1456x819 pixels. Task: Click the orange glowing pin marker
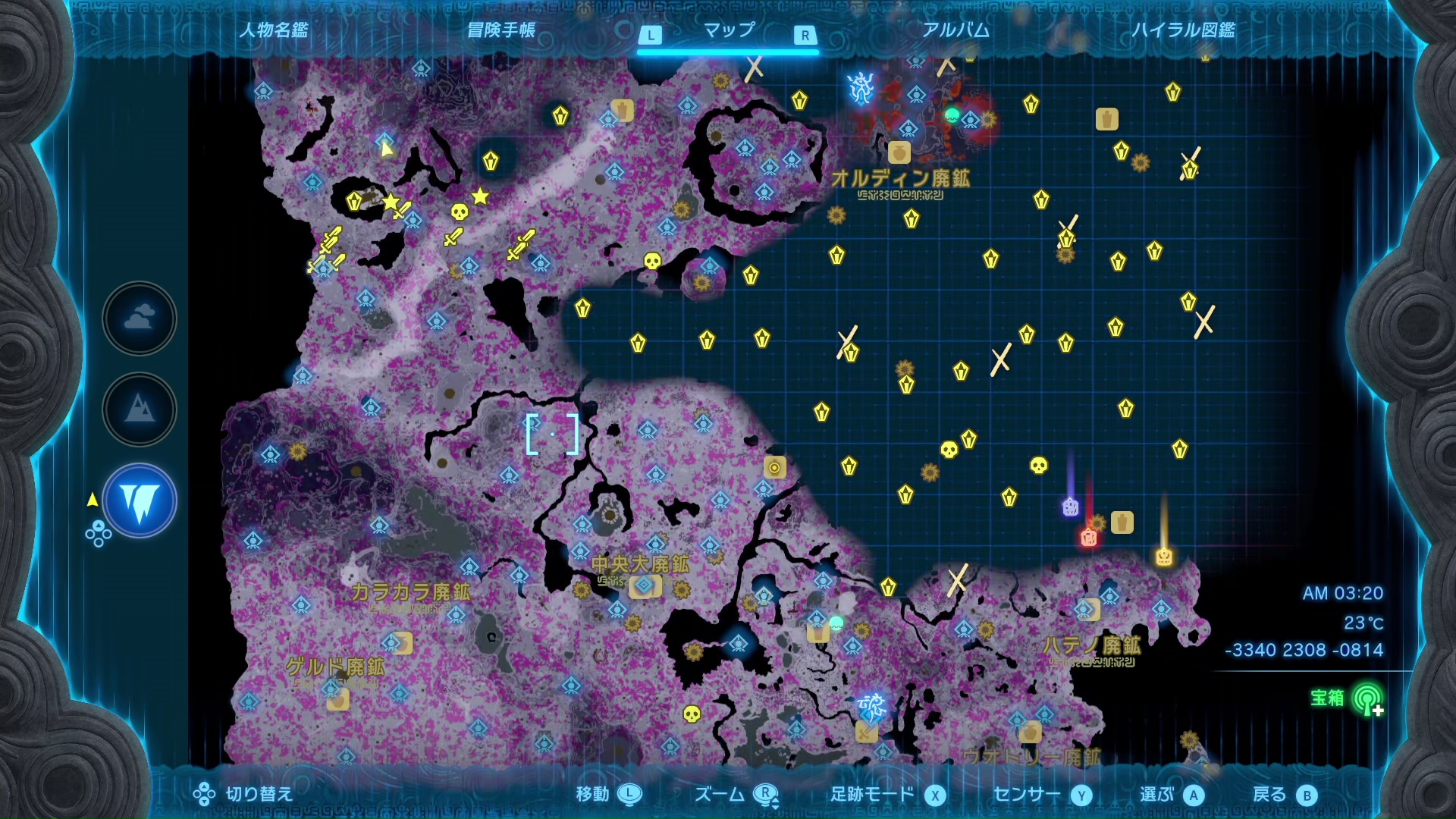tap(1164, 557)
